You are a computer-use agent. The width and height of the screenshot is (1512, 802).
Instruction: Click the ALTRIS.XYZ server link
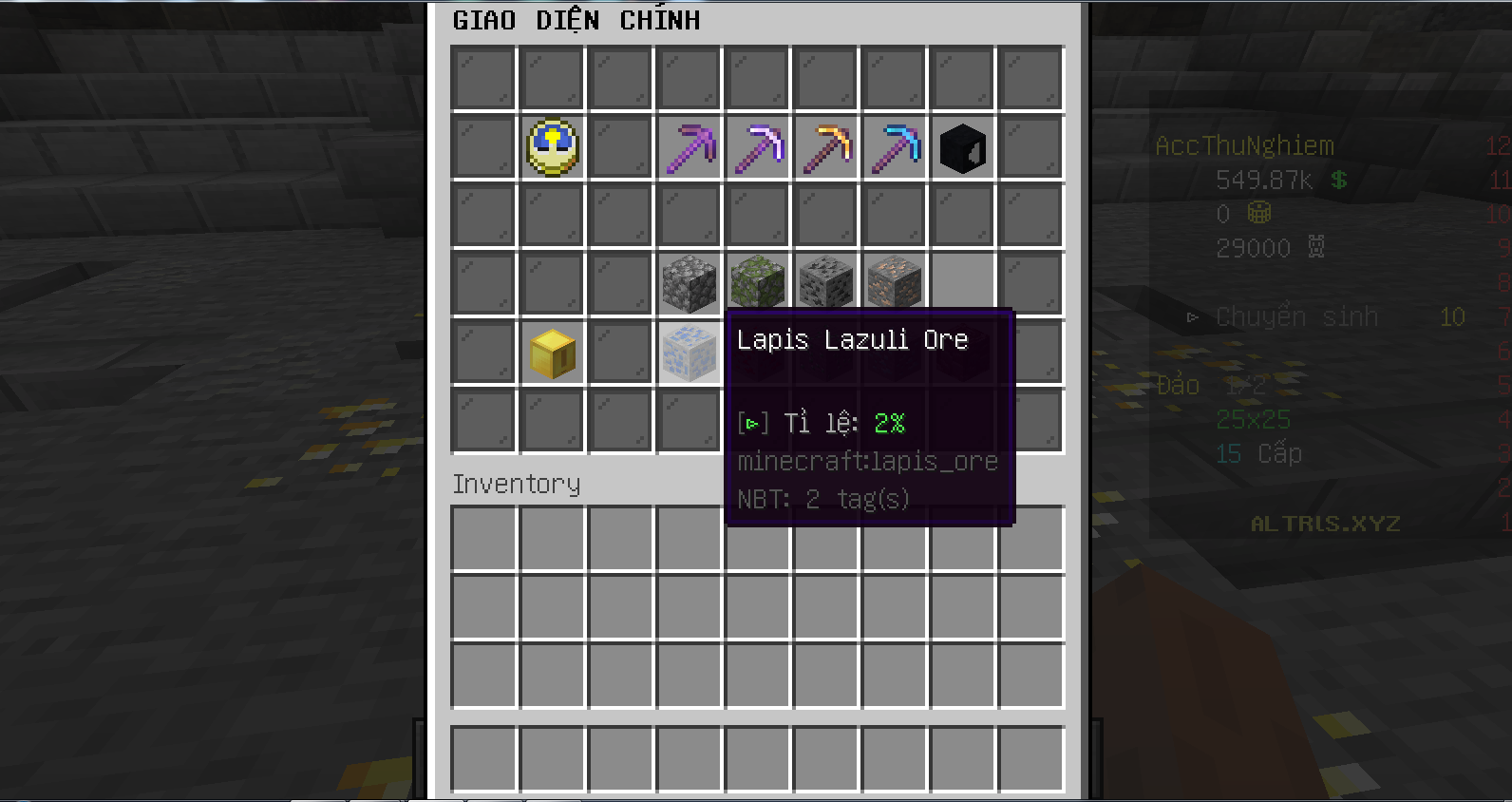[x=1326, y=524]
